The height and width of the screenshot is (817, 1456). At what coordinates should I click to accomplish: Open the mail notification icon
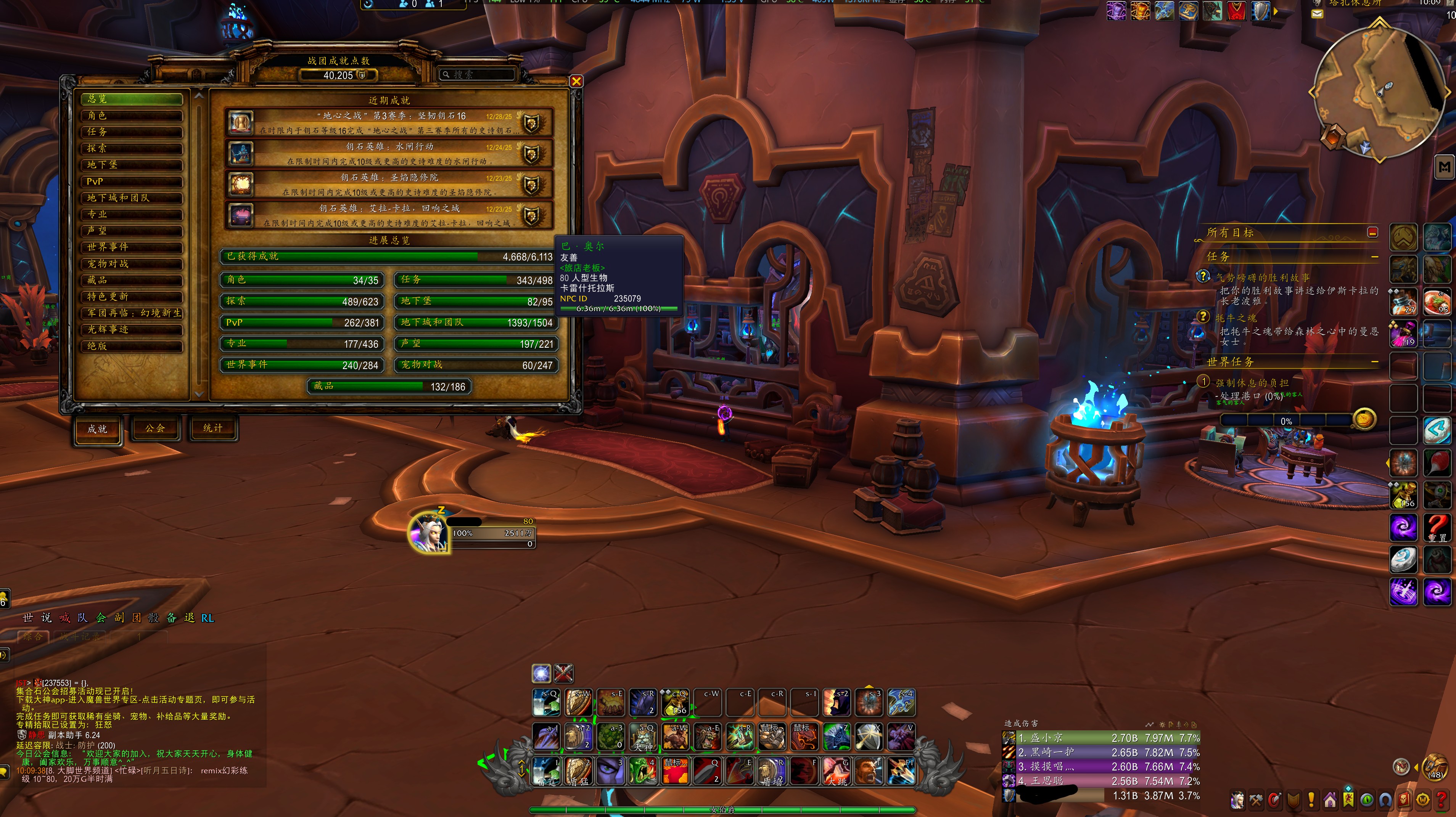pyautogui.click(x=1317, y=14)
